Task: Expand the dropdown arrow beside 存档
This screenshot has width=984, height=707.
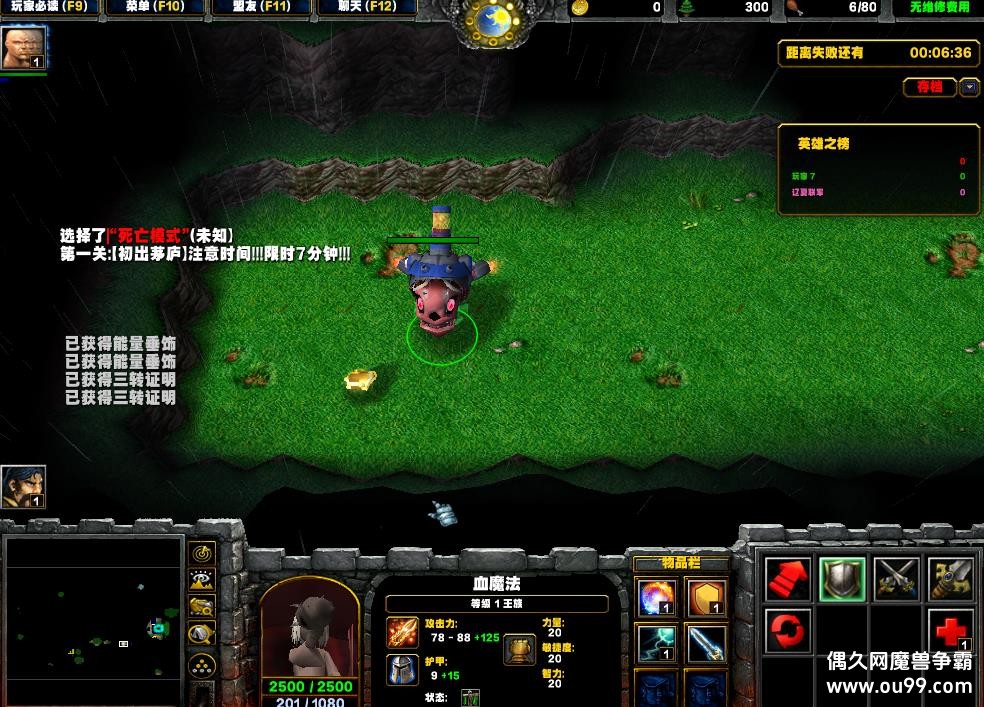Action: point(969,87)
